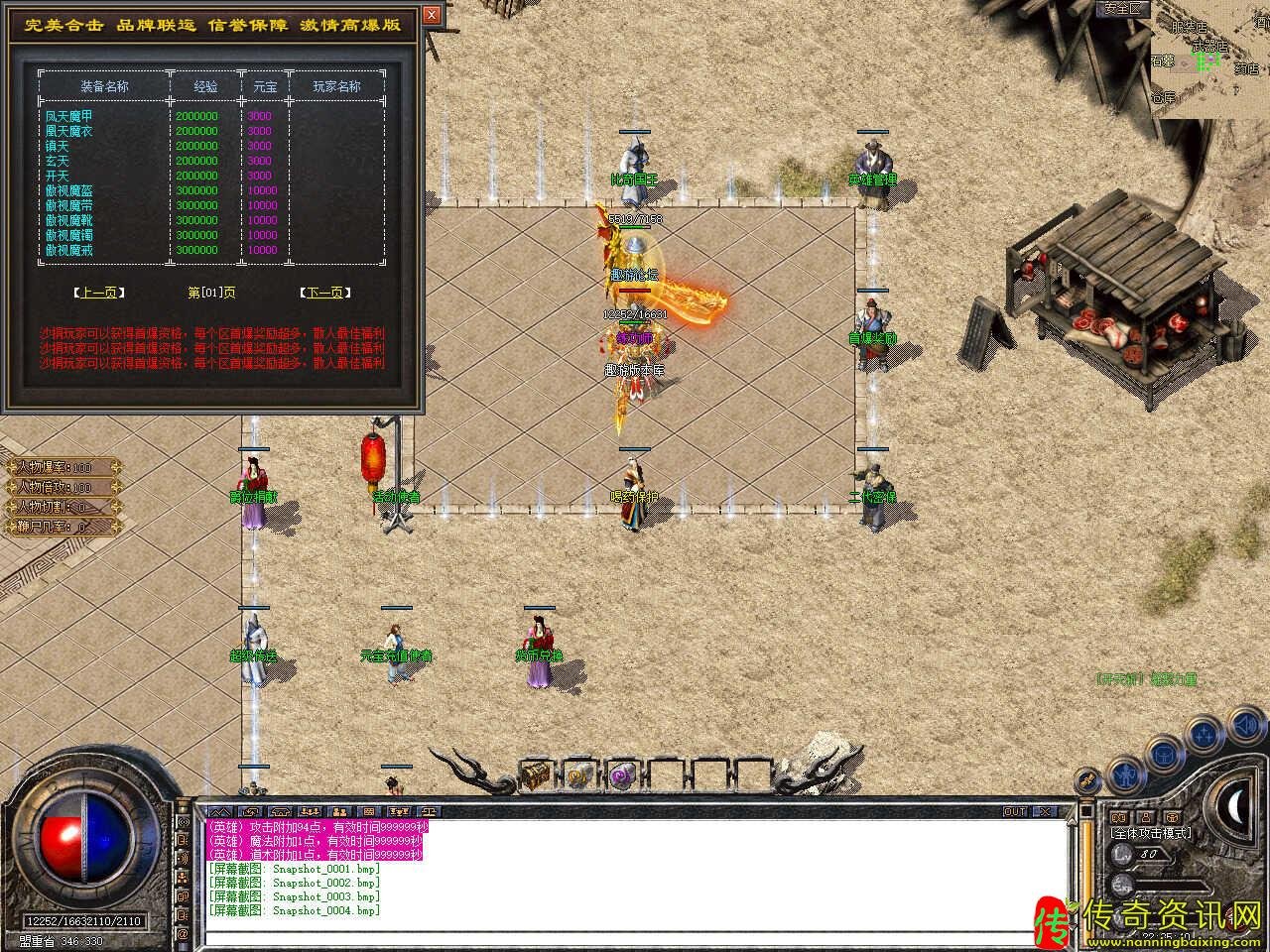Open the treasure chest belt slot
Viewport: 1270px width, 952px height.
click(537, 773)
